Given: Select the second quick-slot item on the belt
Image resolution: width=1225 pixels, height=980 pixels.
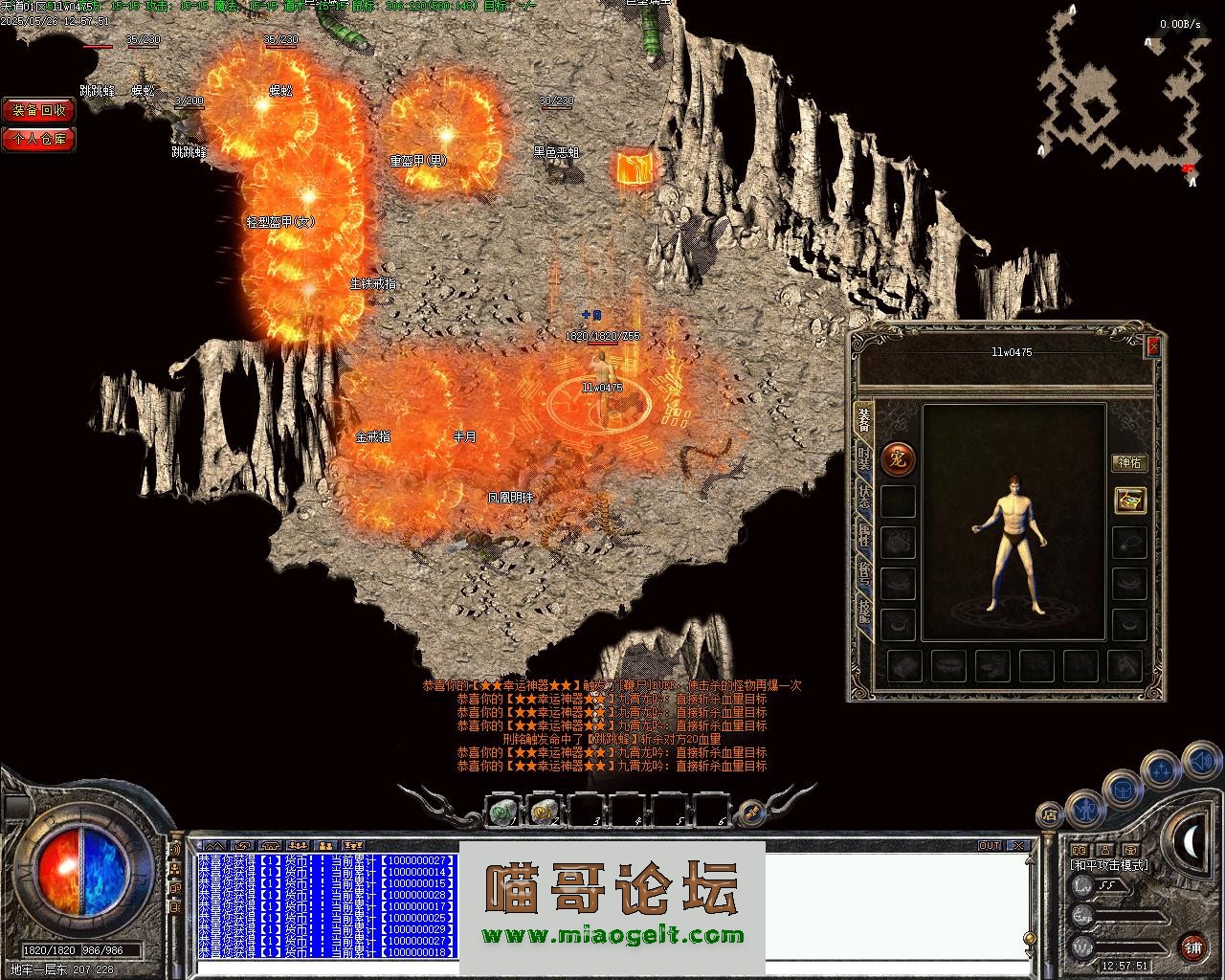Looking at the screenshot, I should [x=544, y=813].
